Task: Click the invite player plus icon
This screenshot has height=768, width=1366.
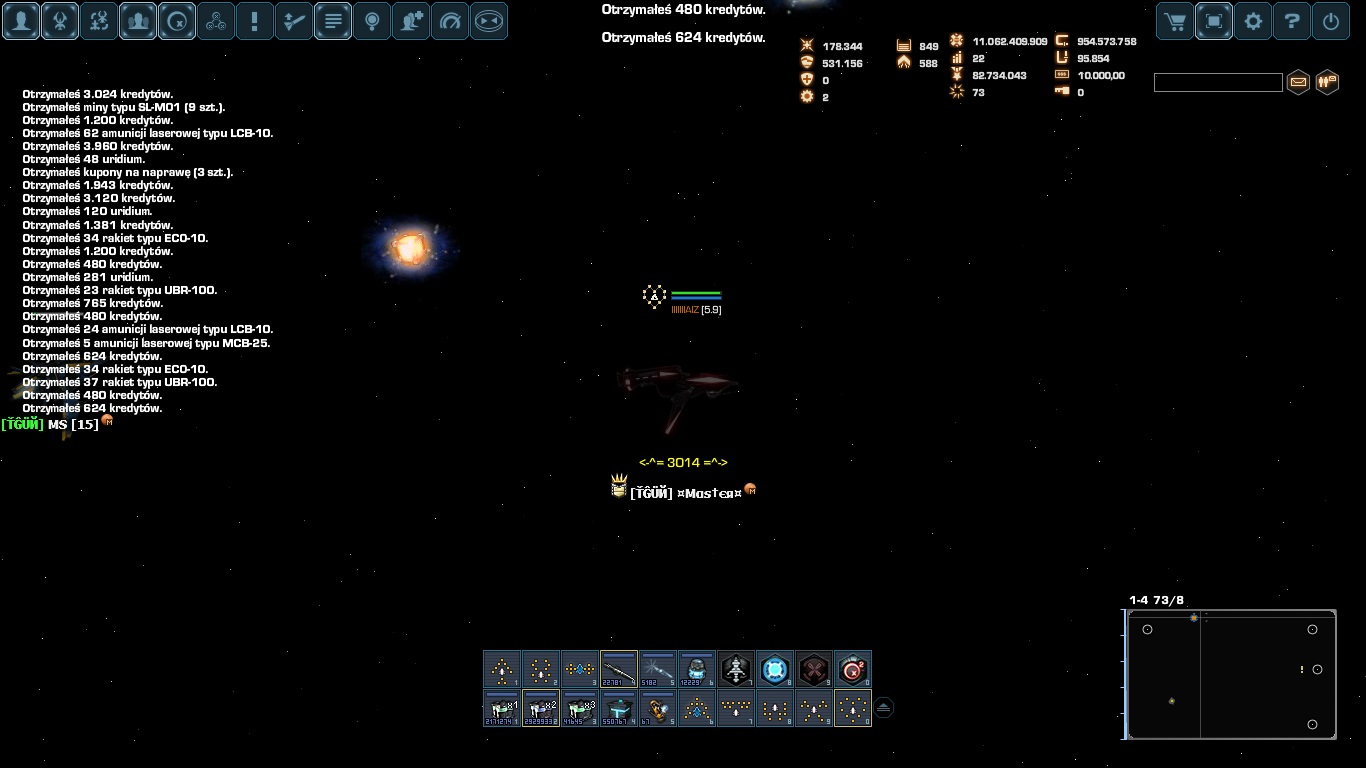Action: 411,21
